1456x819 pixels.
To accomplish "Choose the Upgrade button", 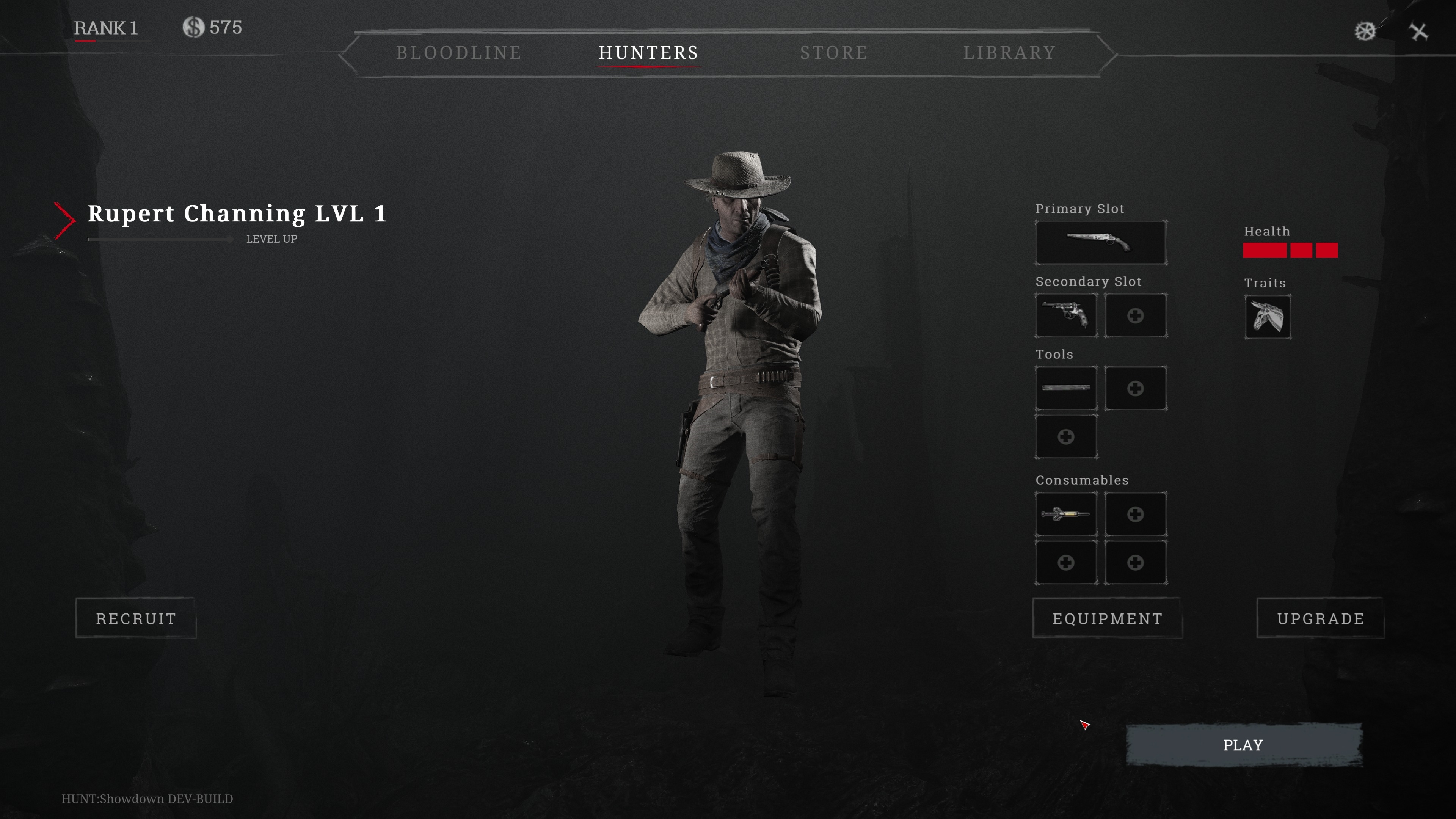I will [1320, 618].
